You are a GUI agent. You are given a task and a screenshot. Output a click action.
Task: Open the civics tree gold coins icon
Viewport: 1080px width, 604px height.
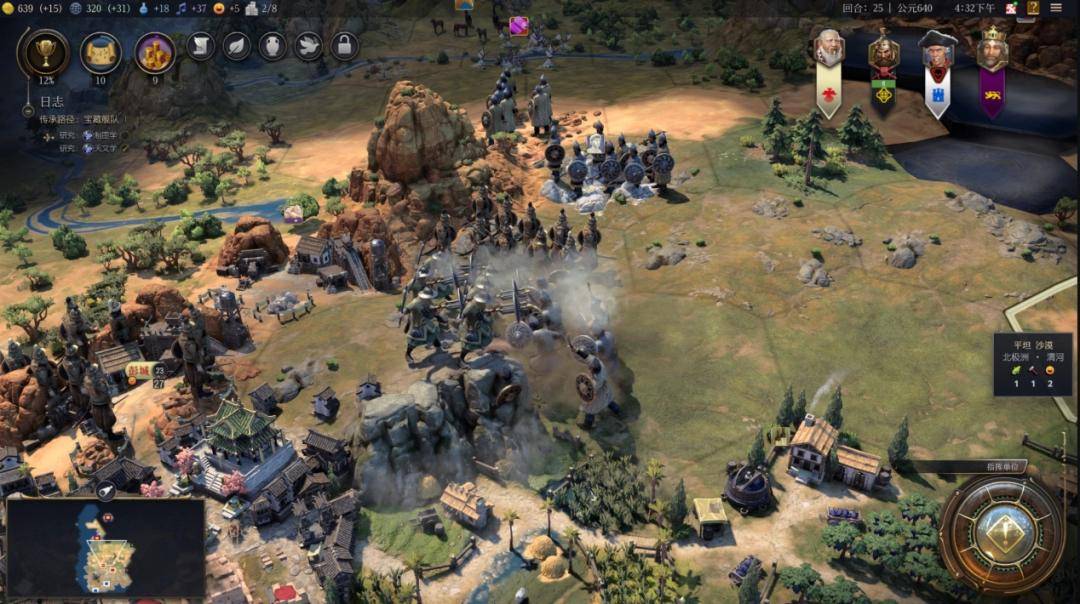point(155,52)
